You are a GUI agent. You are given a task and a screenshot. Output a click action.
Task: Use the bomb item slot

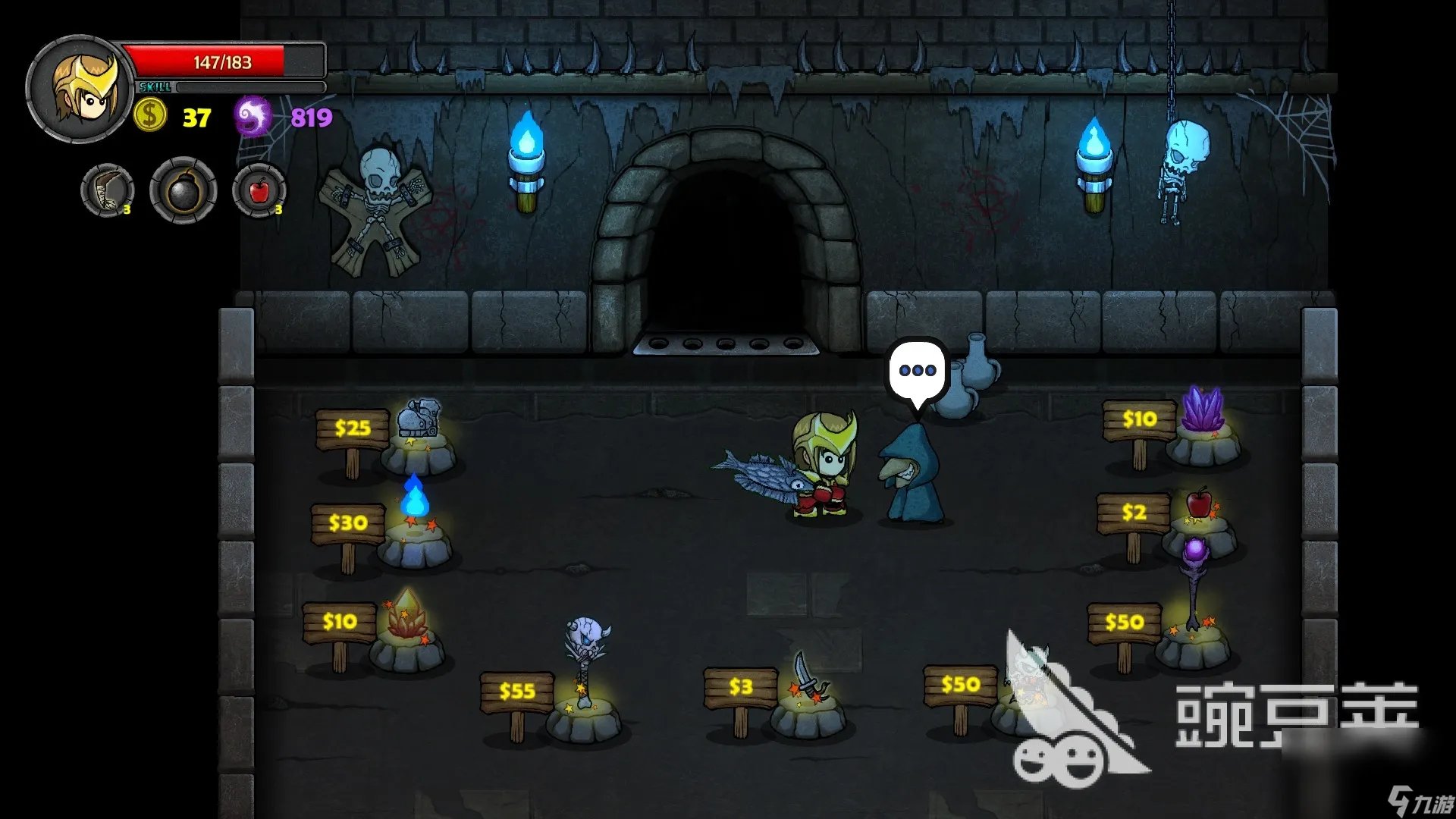[183, 190]
